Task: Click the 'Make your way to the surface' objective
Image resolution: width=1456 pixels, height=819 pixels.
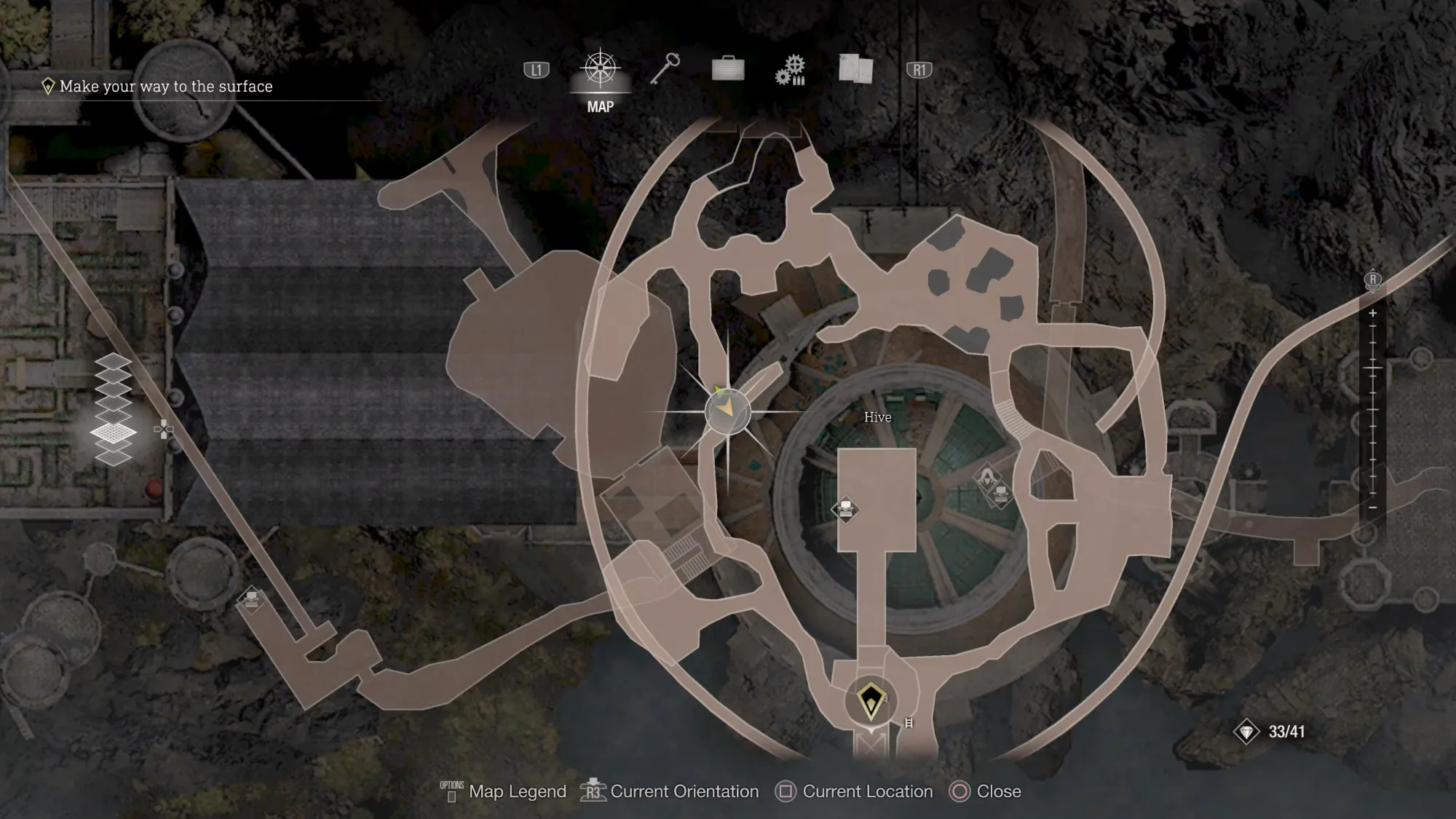Action: pyautogui.click(x=165, y=87)
